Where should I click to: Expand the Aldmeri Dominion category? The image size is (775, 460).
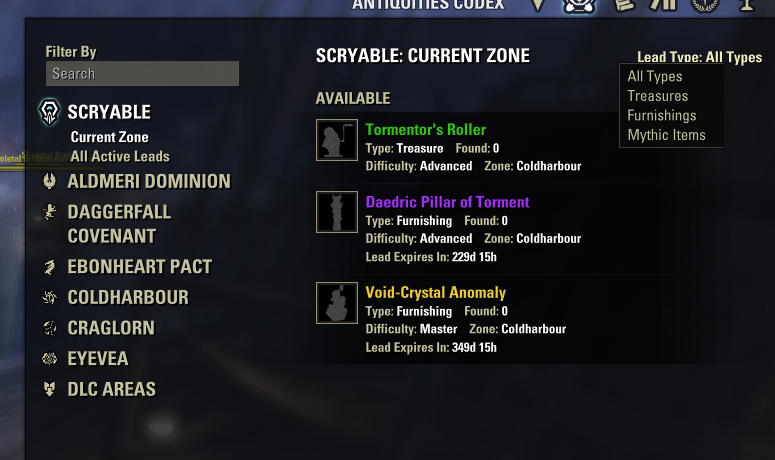(x=148, y=182)
